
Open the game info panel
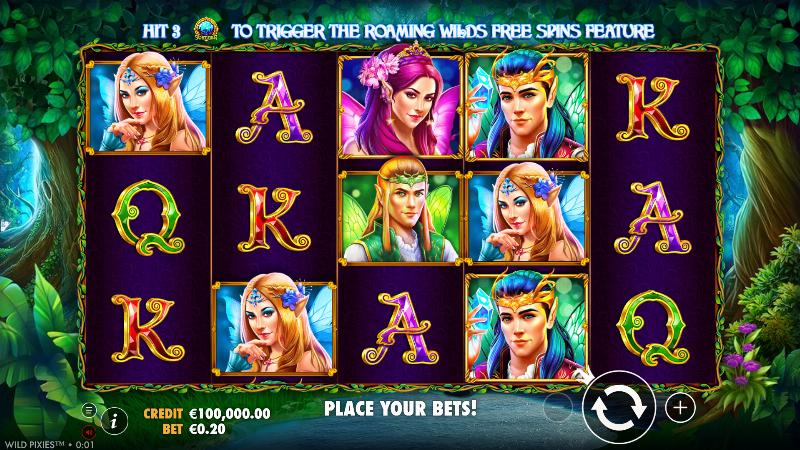113,420
